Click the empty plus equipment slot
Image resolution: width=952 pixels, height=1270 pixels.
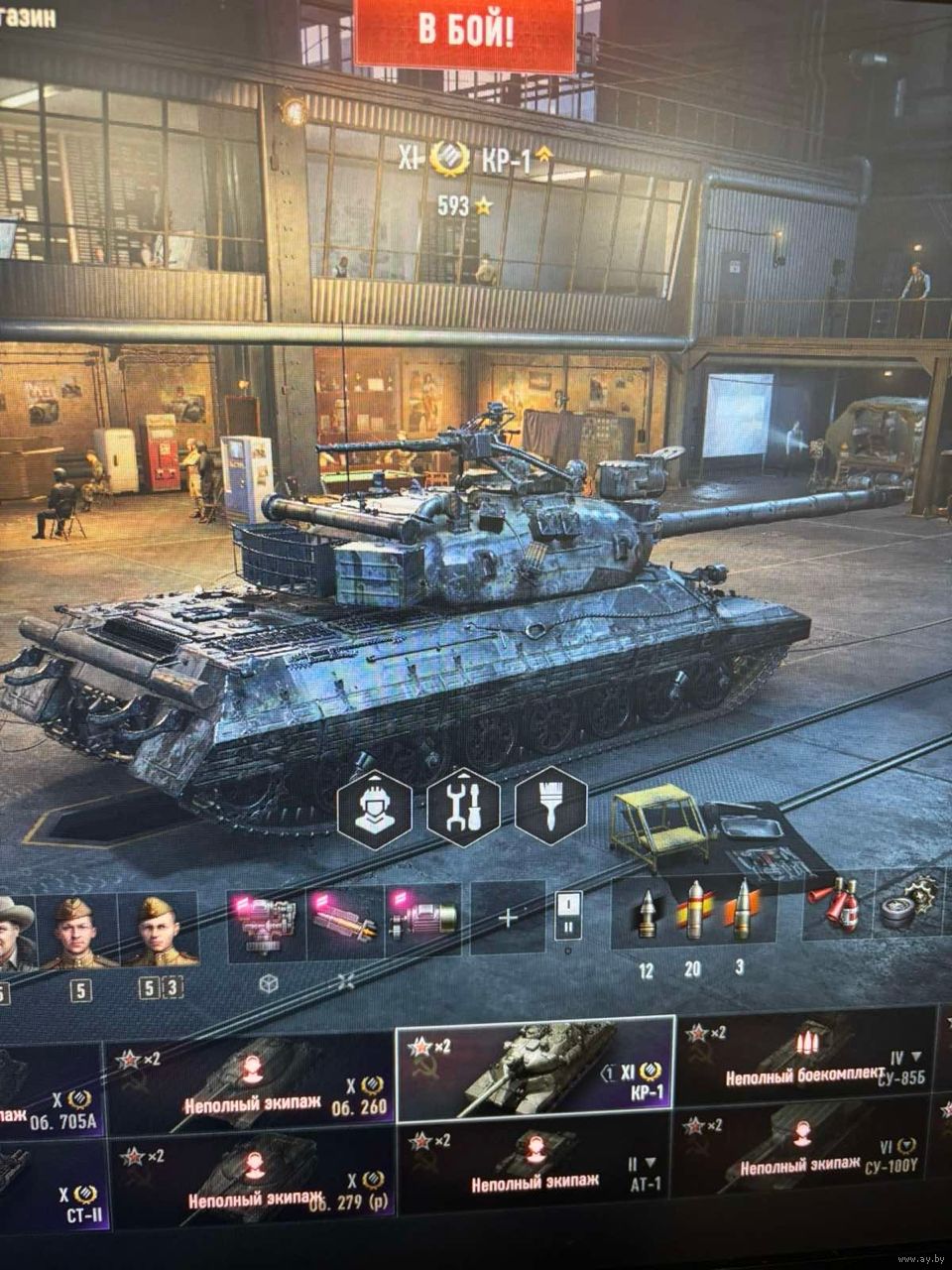pos(508,918)
